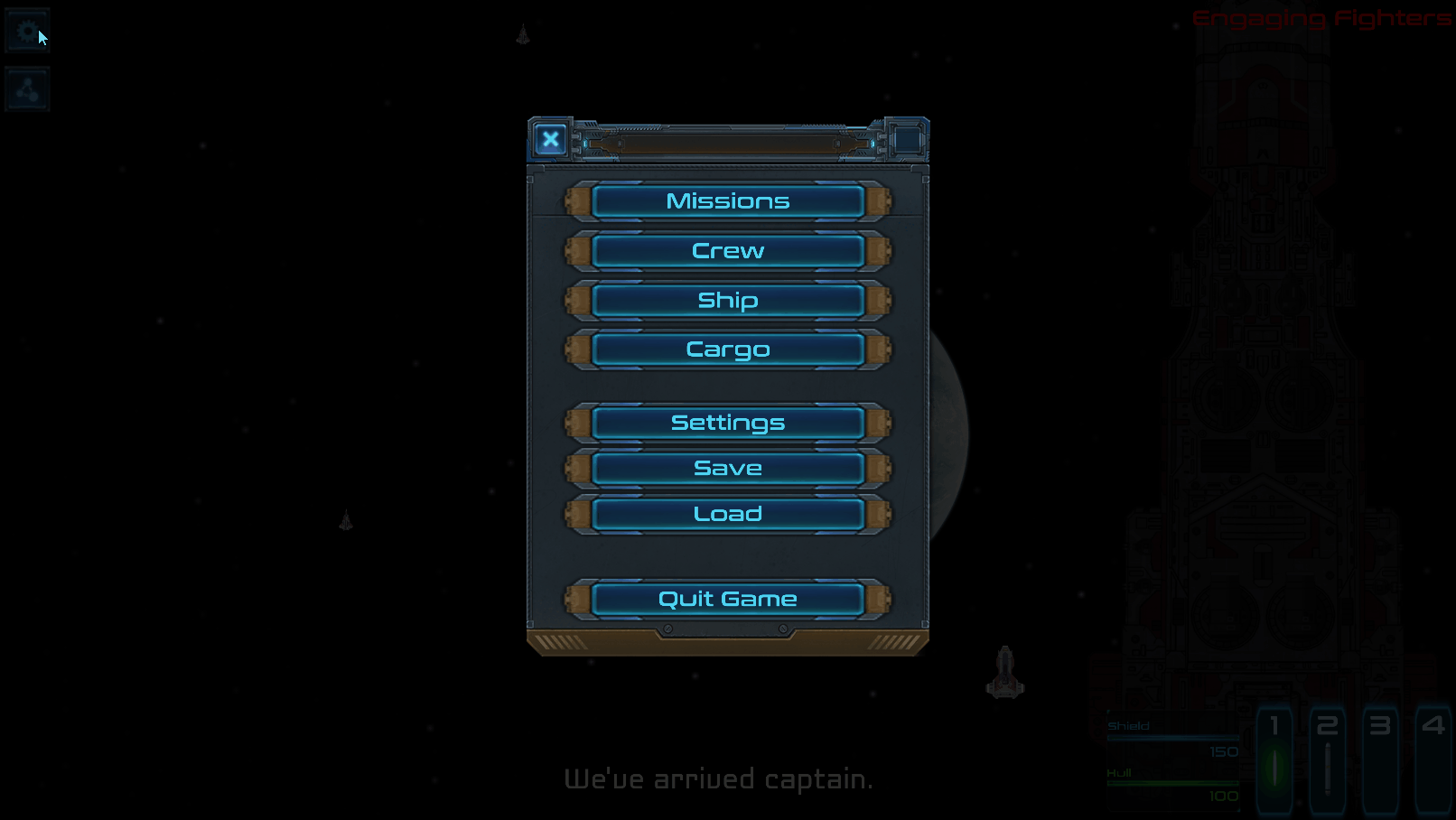The height and width of the screenshot is (820, 1456).
Task: Select the small square icon on dialog header
Action: click(906, 140)
